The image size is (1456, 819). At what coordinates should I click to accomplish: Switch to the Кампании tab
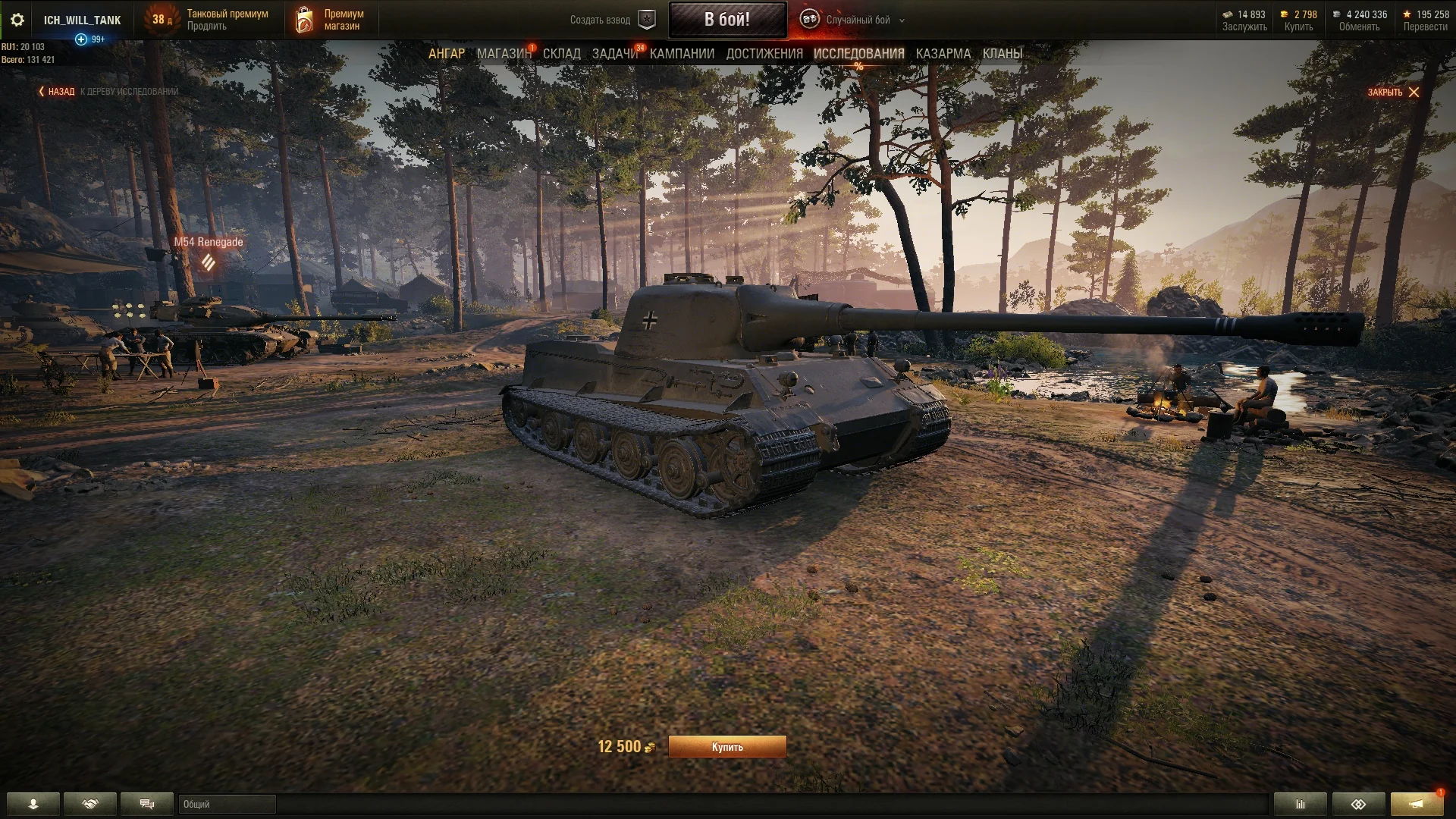pos(682,54)
